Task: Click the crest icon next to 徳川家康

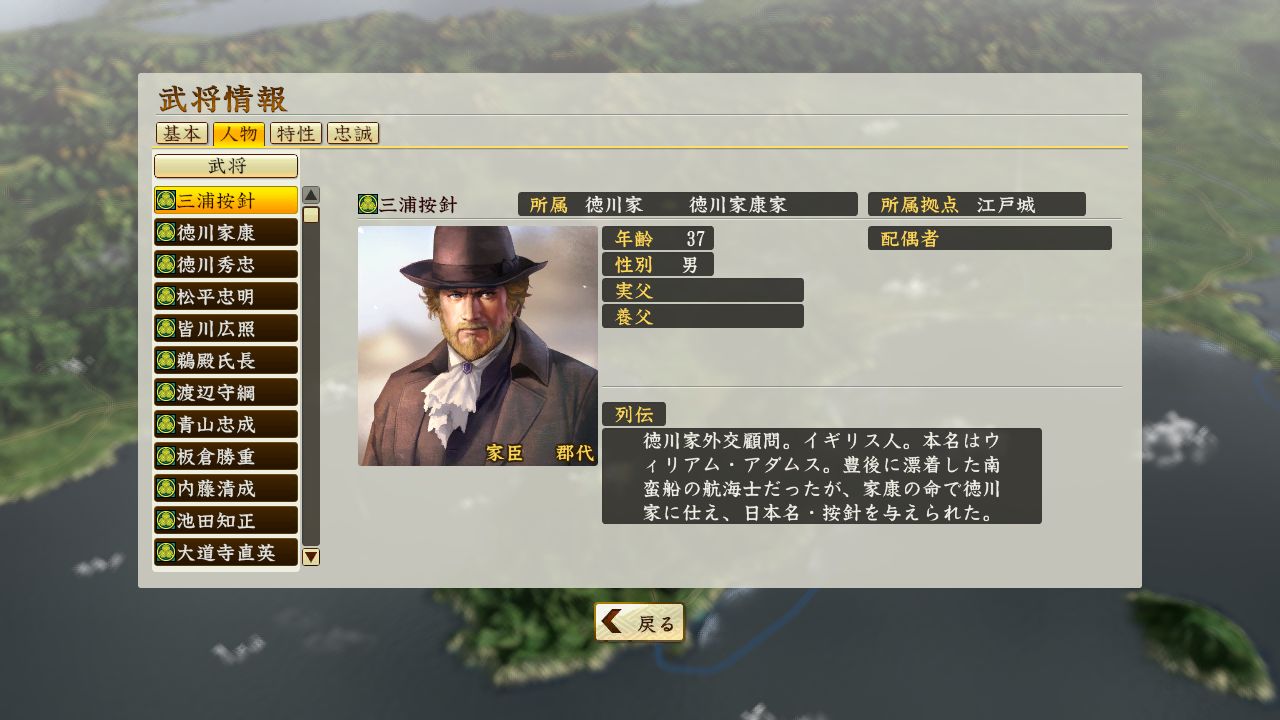Action: (x=167, y=231)
